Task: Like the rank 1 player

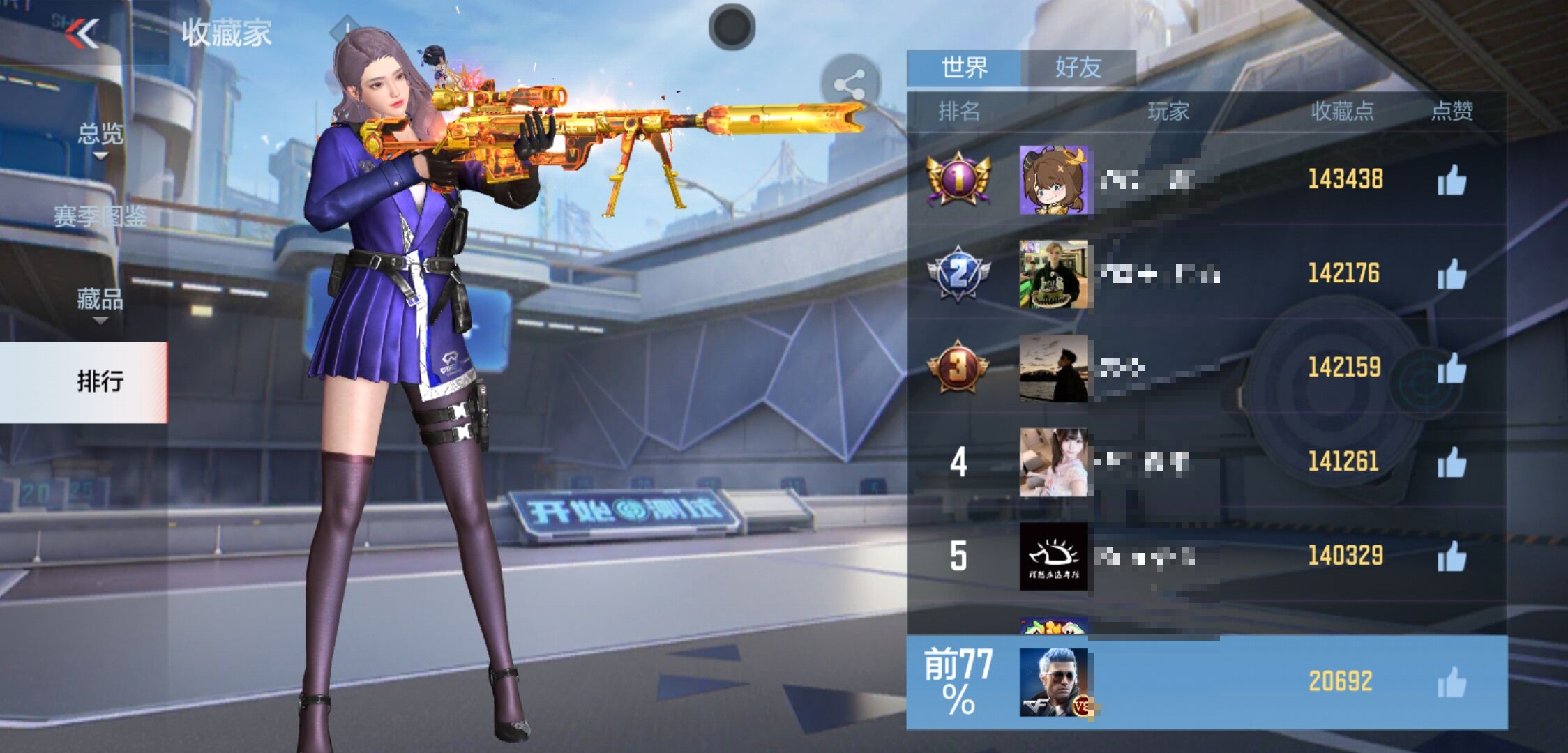Action: [x=1452, y=181]
